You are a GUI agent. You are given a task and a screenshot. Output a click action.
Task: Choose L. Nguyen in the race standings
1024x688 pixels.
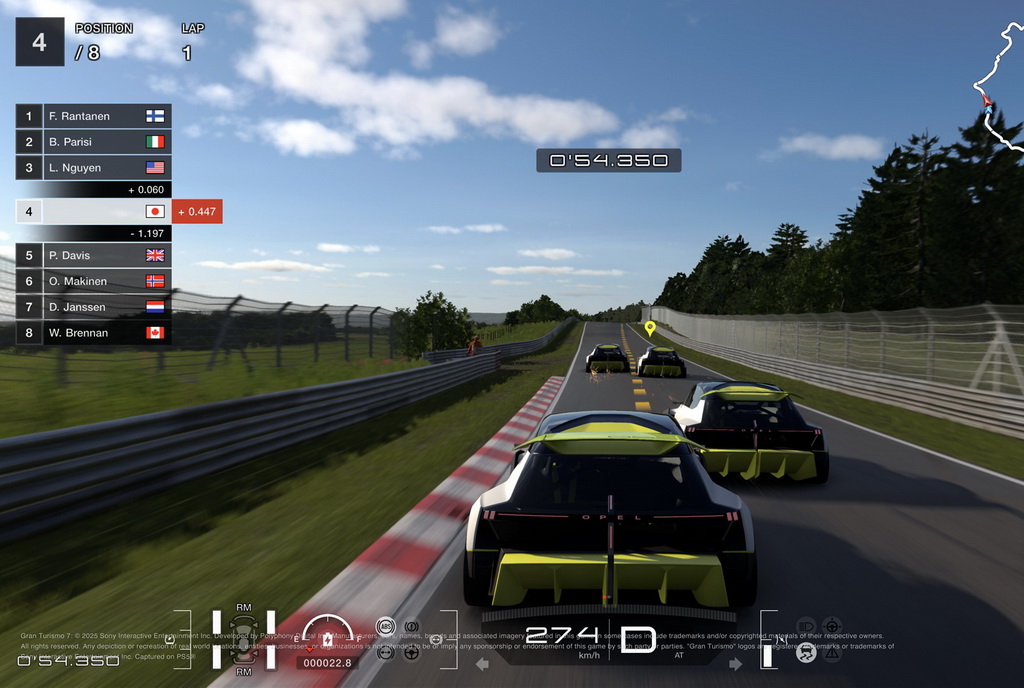[x=94, y=168]
